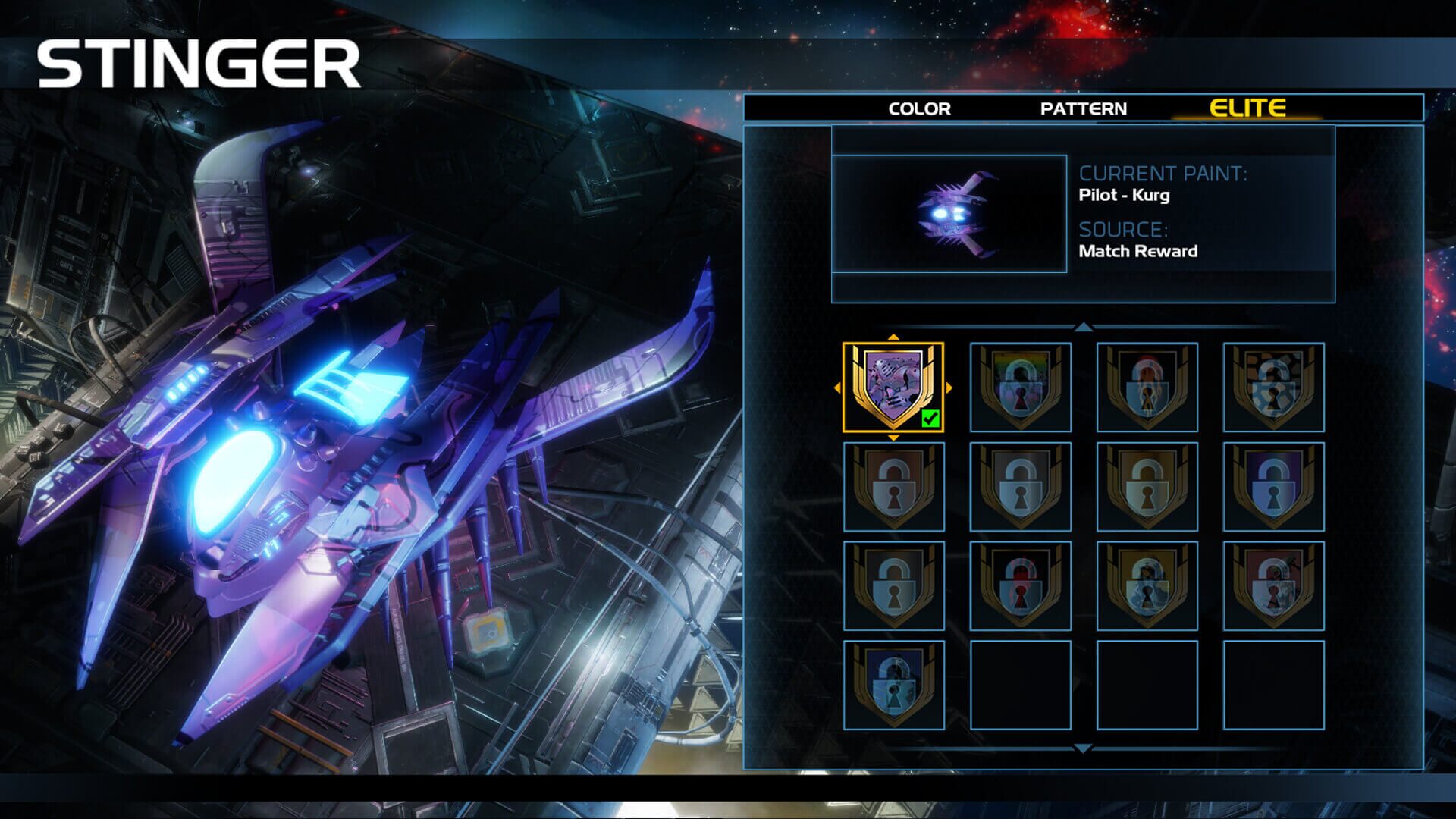Select the portrait-style locked paint in third row
This screenshot has height=819, width=1456.
click(1147, 585)
